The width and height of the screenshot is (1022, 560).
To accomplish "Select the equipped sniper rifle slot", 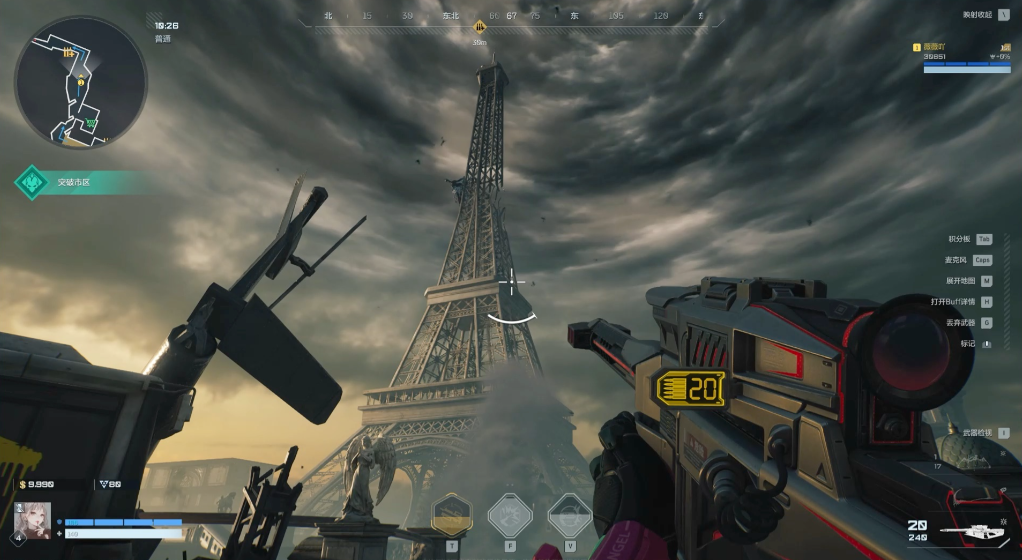I will tap(975, 529).
